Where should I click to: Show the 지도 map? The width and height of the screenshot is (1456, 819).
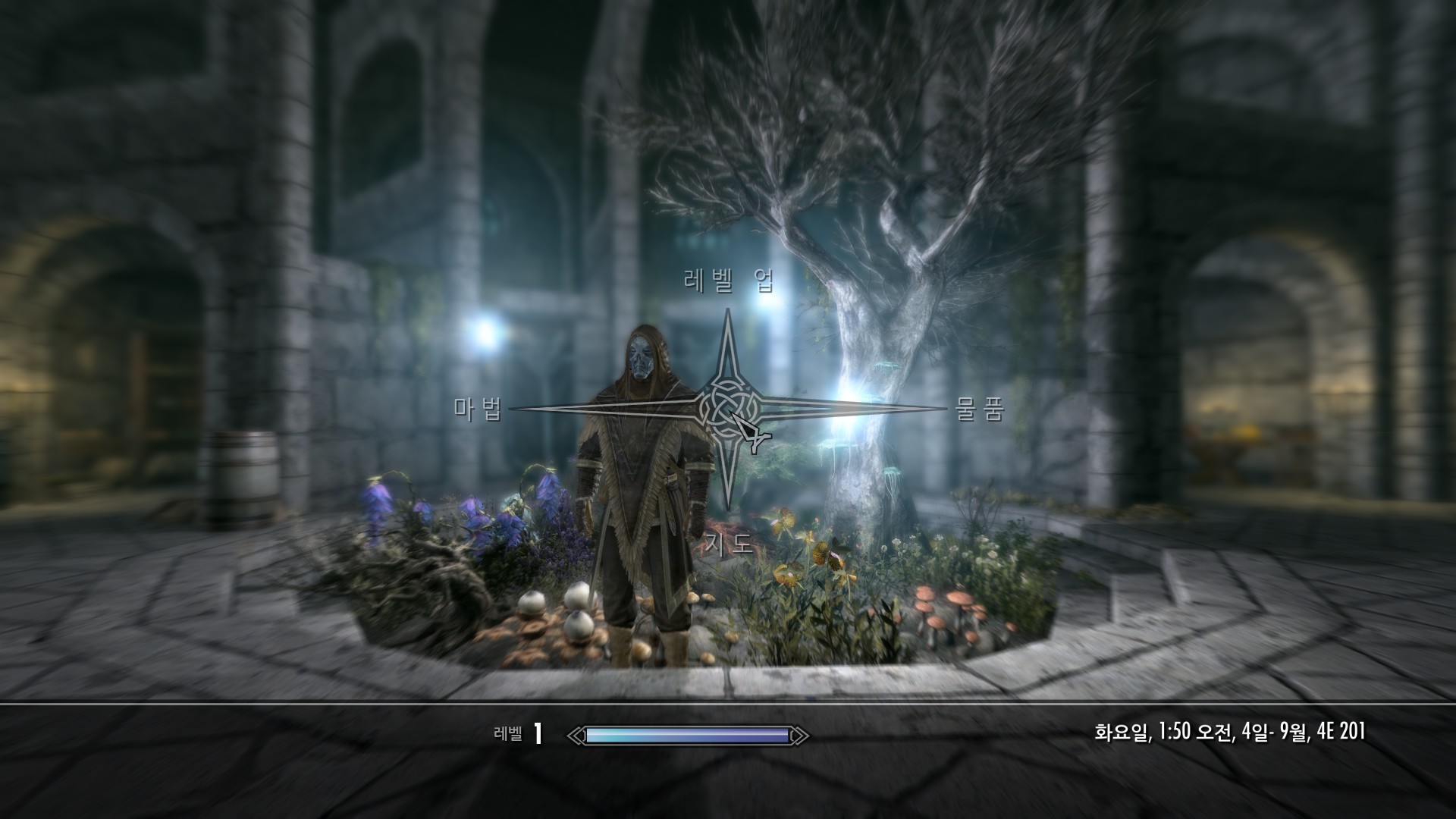tap(729, 543)
